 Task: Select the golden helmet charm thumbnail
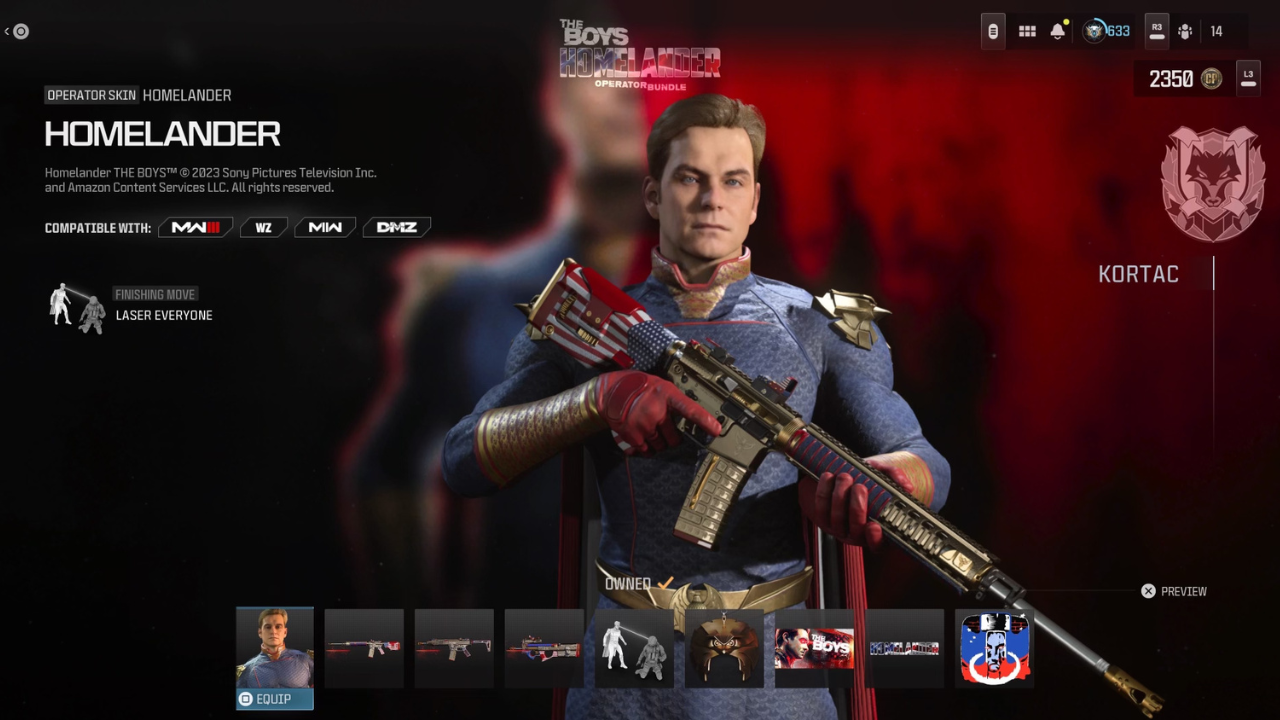coord(724,649)
